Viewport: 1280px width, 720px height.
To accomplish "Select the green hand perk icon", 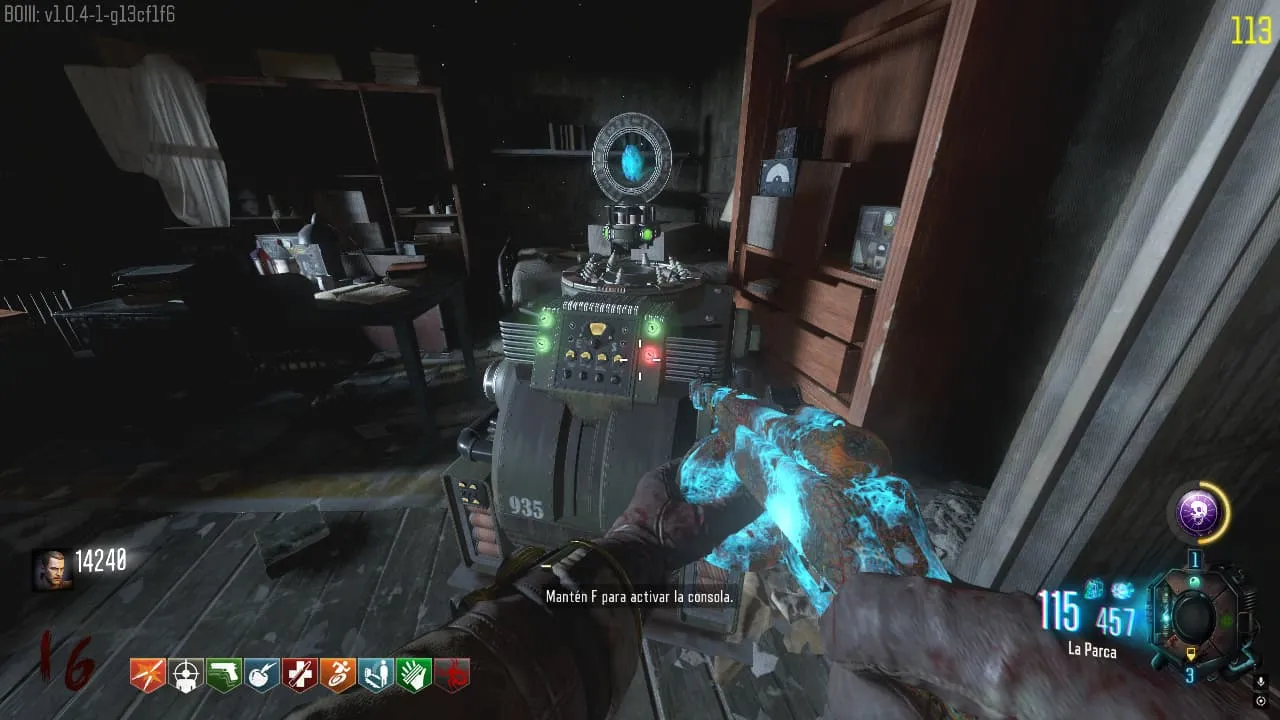I will [x=413, y=675].
